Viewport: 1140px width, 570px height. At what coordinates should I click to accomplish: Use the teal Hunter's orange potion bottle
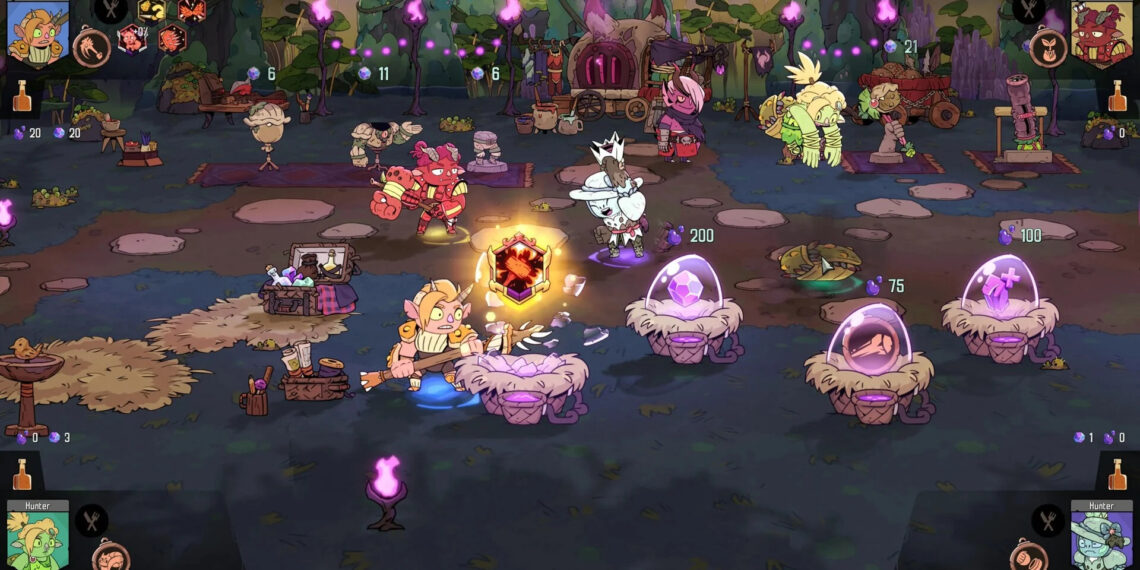pos(1117,474)
